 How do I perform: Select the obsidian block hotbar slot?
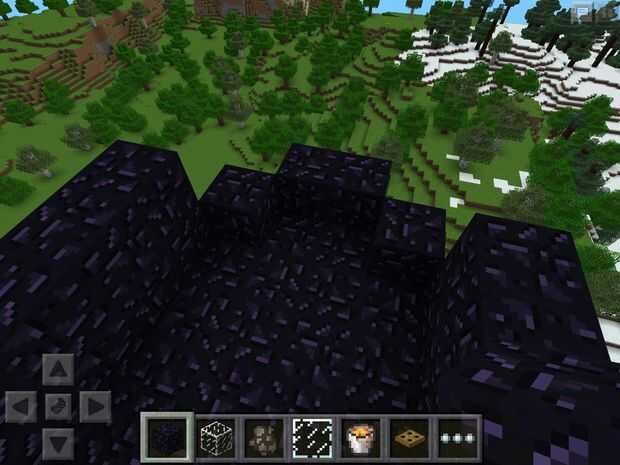tap(164, 437)
